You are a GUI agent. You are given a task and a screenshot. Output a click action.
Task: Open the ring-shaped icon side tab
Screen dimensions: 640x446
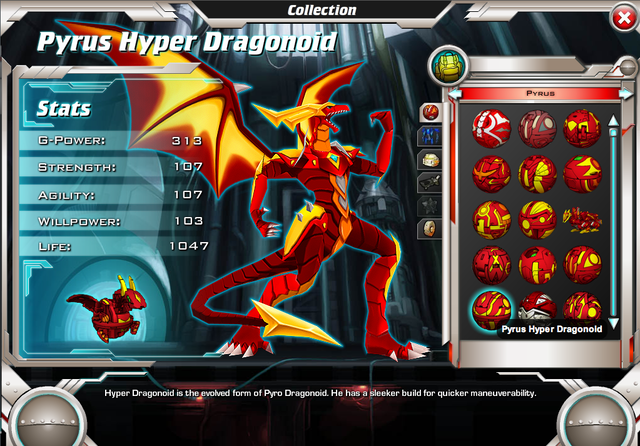(x=431, y=229)
